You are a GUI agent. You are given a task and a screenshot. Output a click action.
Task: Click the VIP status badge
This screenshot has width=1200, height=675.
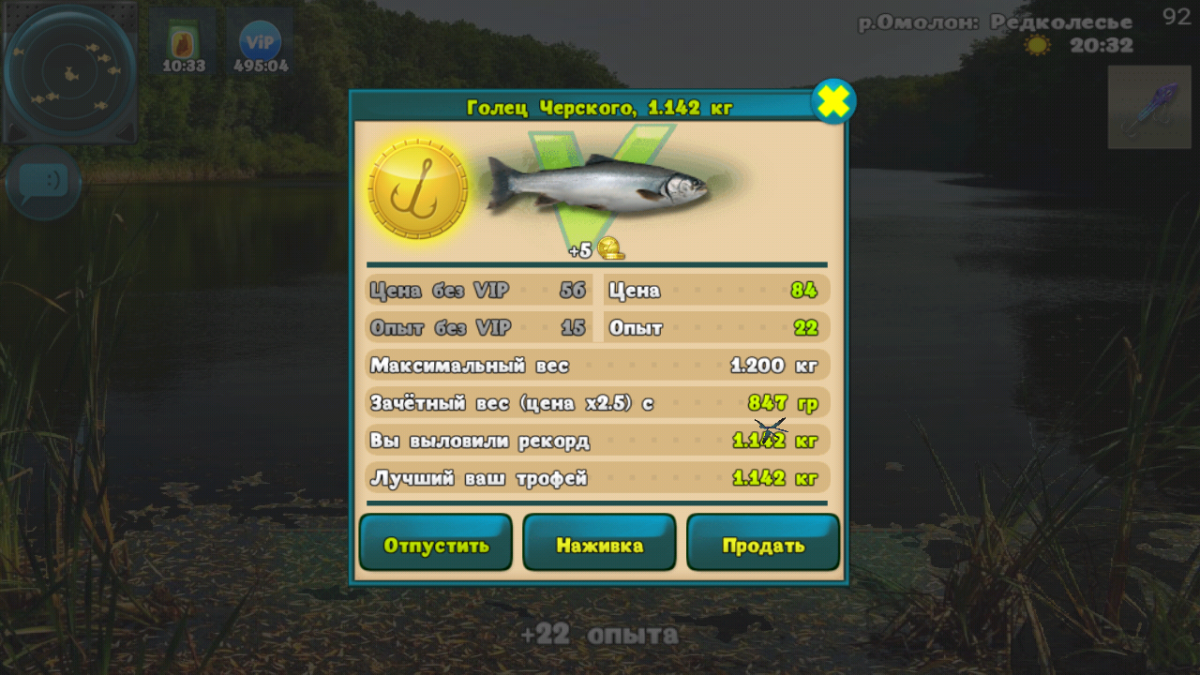point(260,43)
